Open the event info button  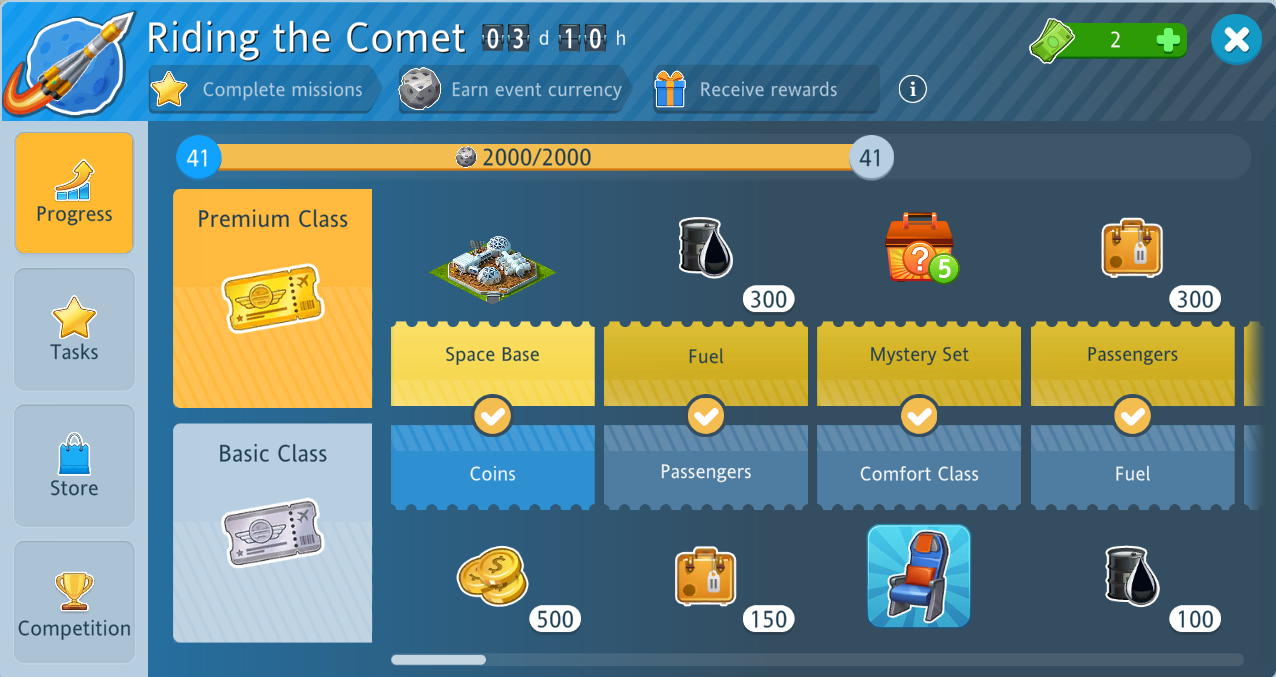[x=912, y=89]
